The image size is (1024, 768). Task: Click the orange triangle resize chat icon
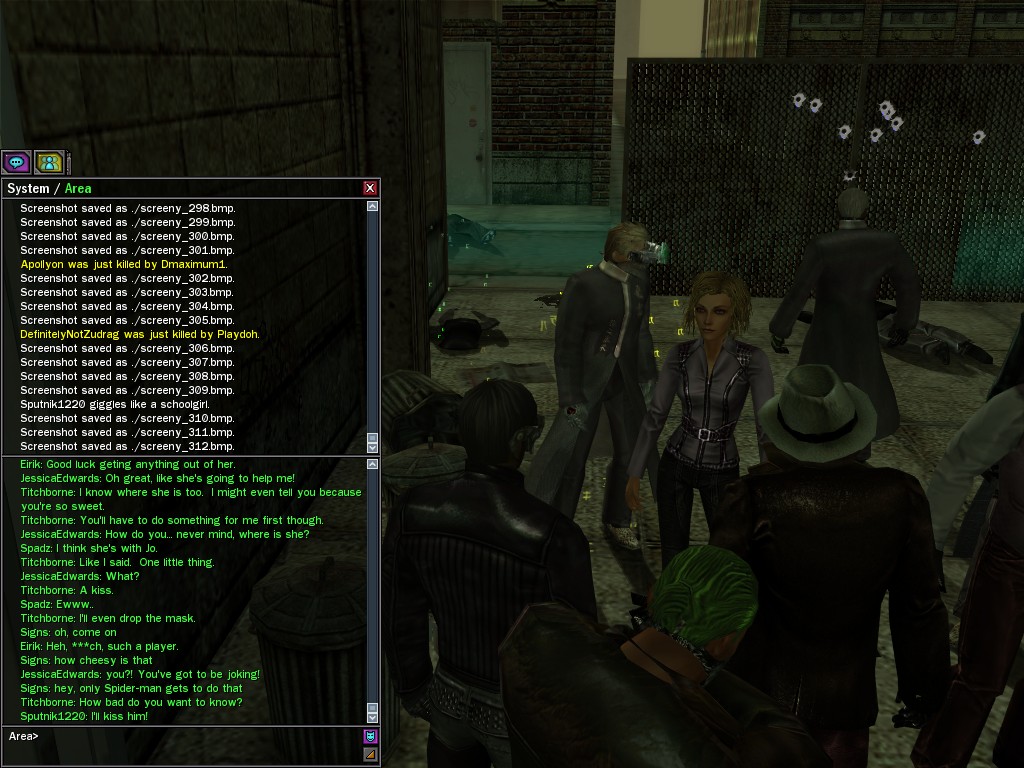click(370, 754)
